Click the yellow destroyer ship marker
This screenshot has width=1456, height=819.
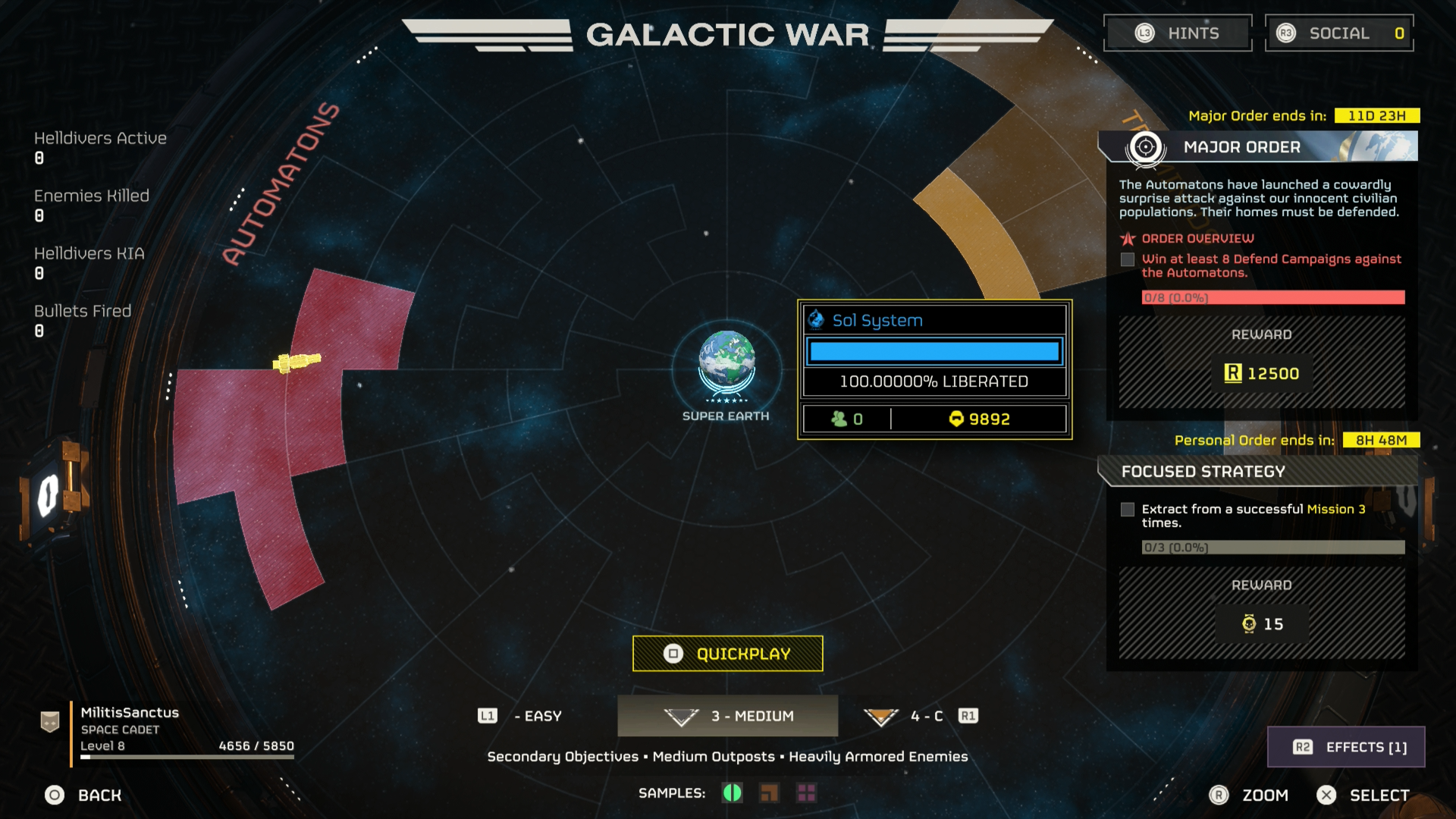[297, 361]
